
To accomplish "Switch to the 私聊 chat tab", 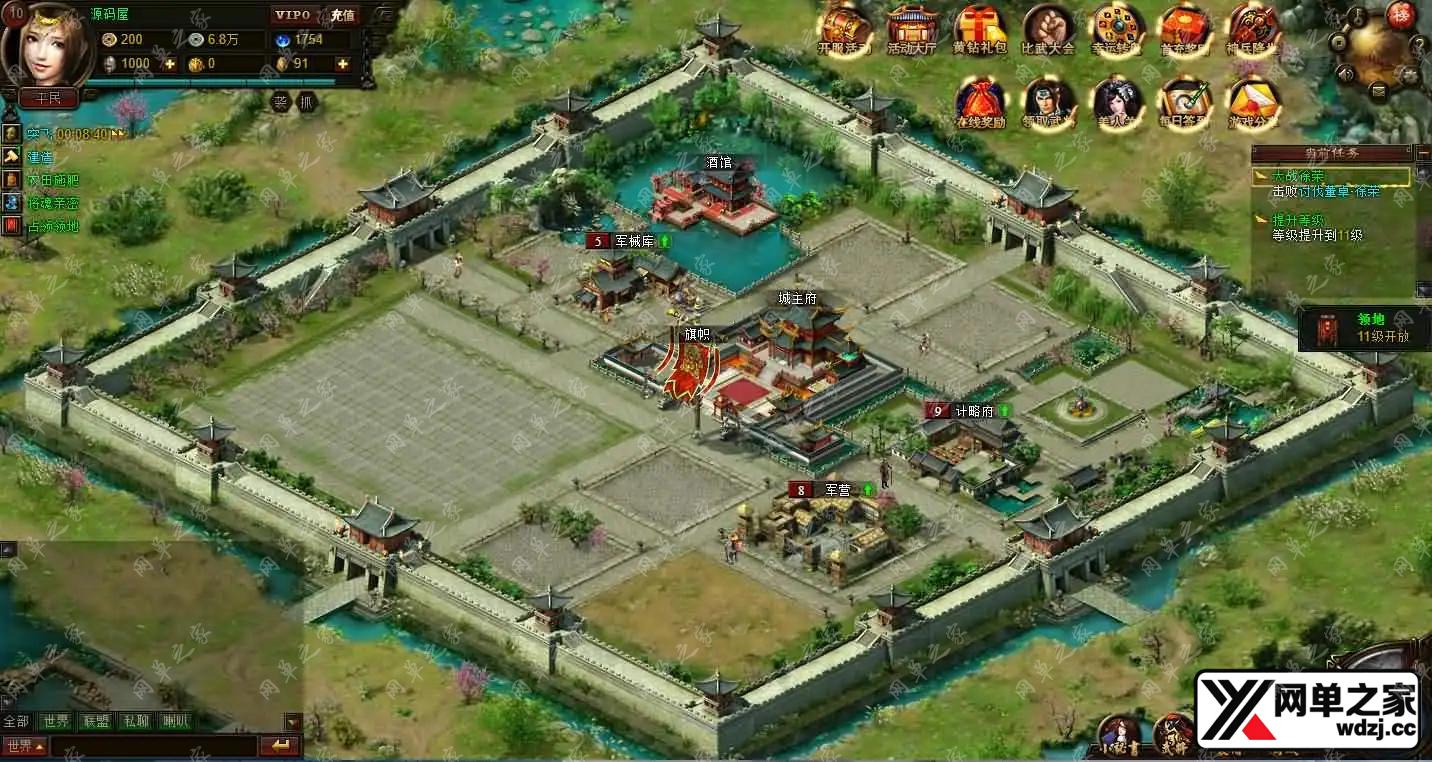I will [x=136, y=721].
